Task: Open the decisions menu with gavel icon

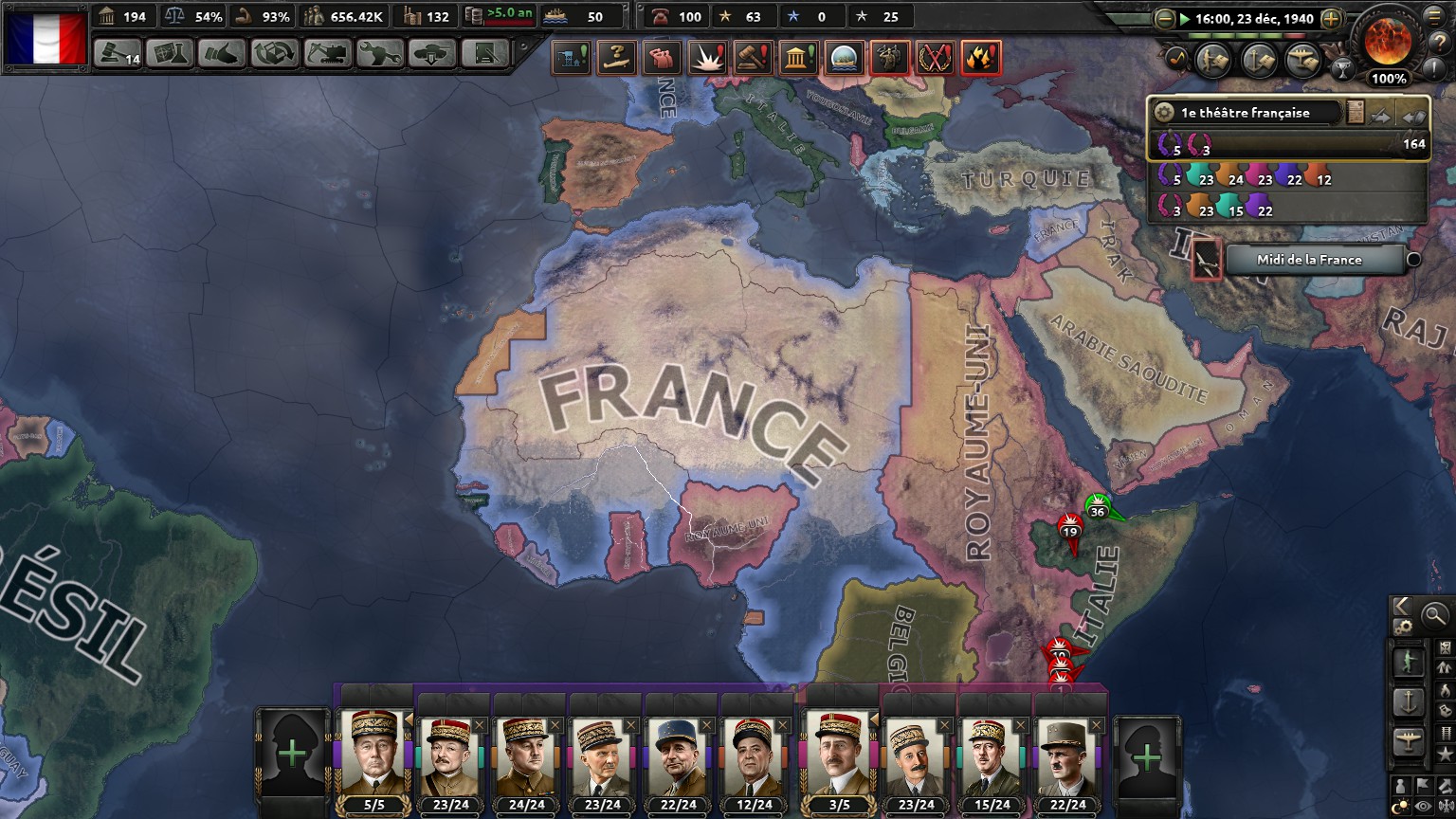Action: (118, 53)
